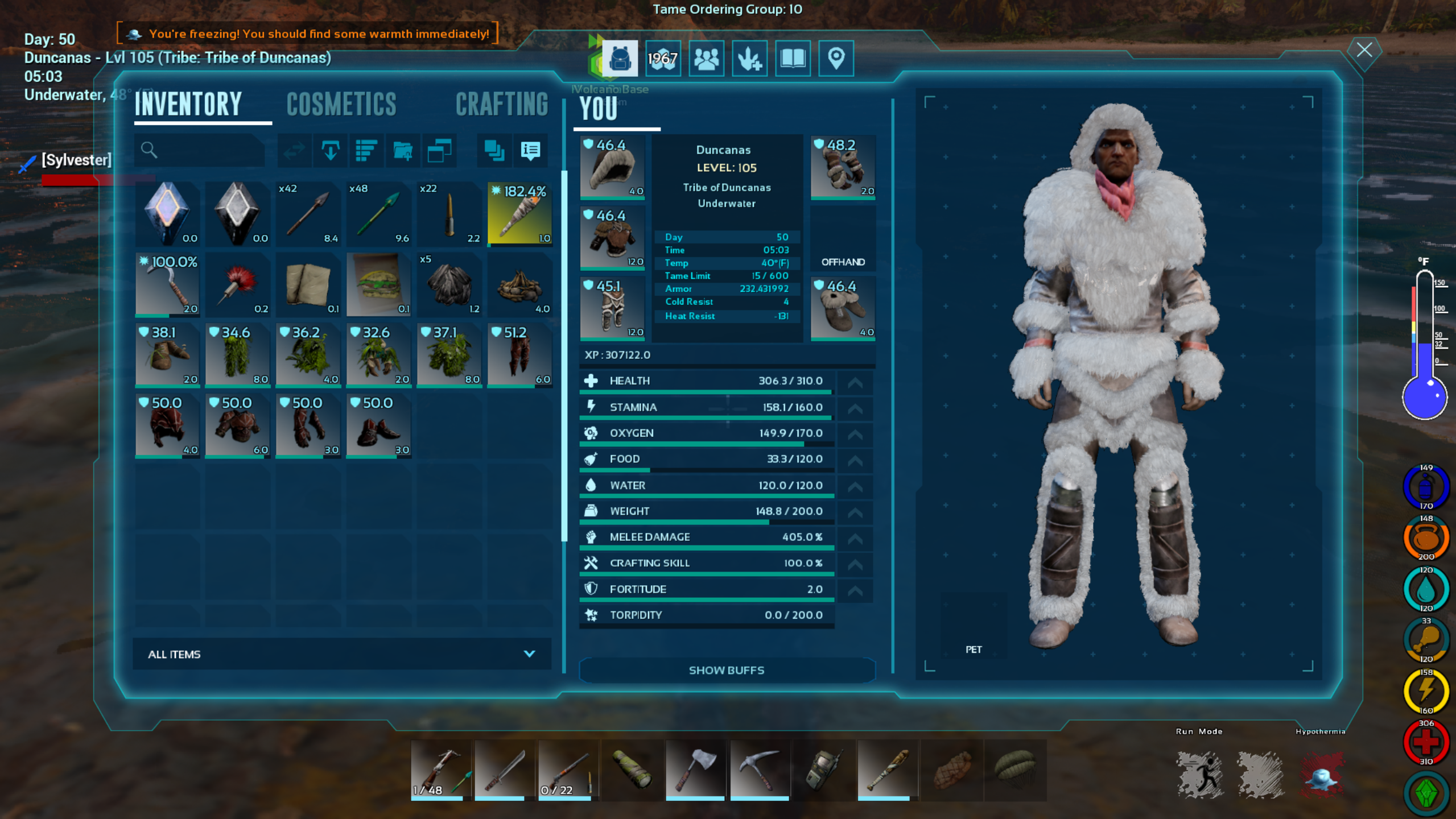Viewport: 1456px width, 819px height.
Task: Choose the 182.4% club weapon slot
Action: (519, 214)
